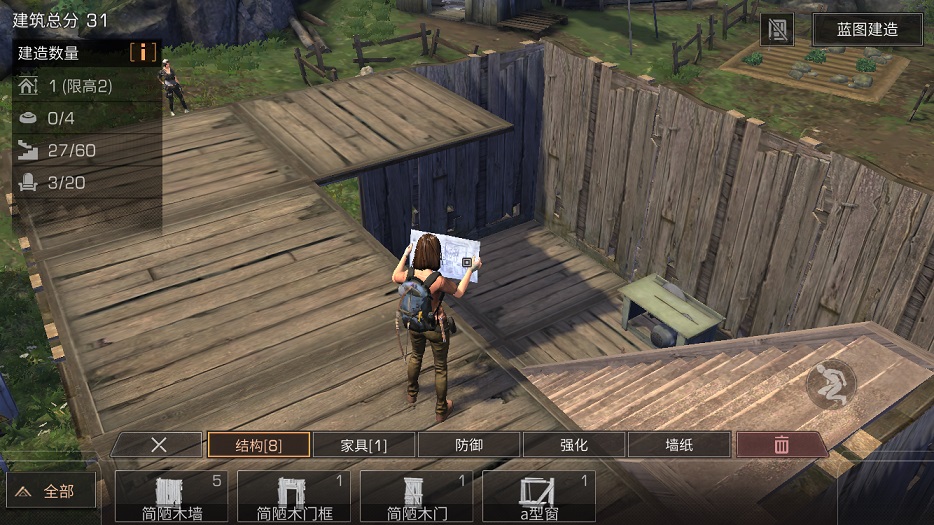Toggle the crossed-out grid icon button
This screenshot has height=525, width=934.
click(x=777, y=30)
